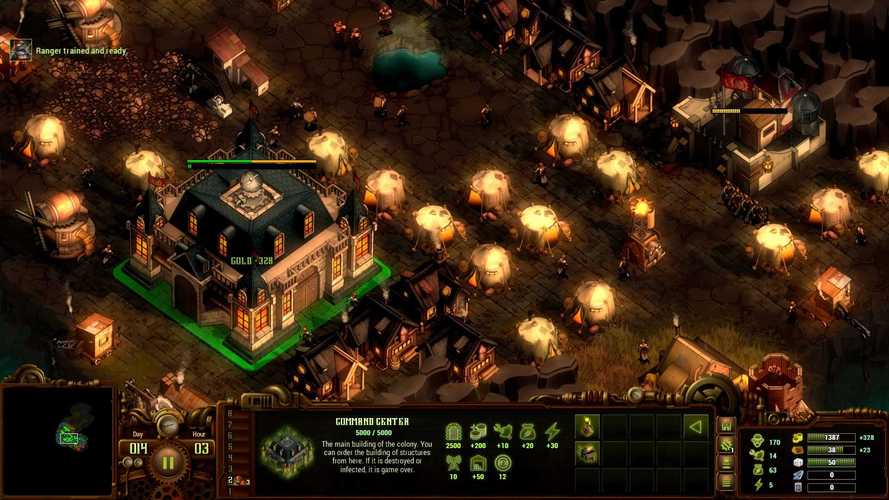The height and width of the screenshot is (500, 889).
Task: Select the second command slot below the lamp
Action: click(588, 453)
